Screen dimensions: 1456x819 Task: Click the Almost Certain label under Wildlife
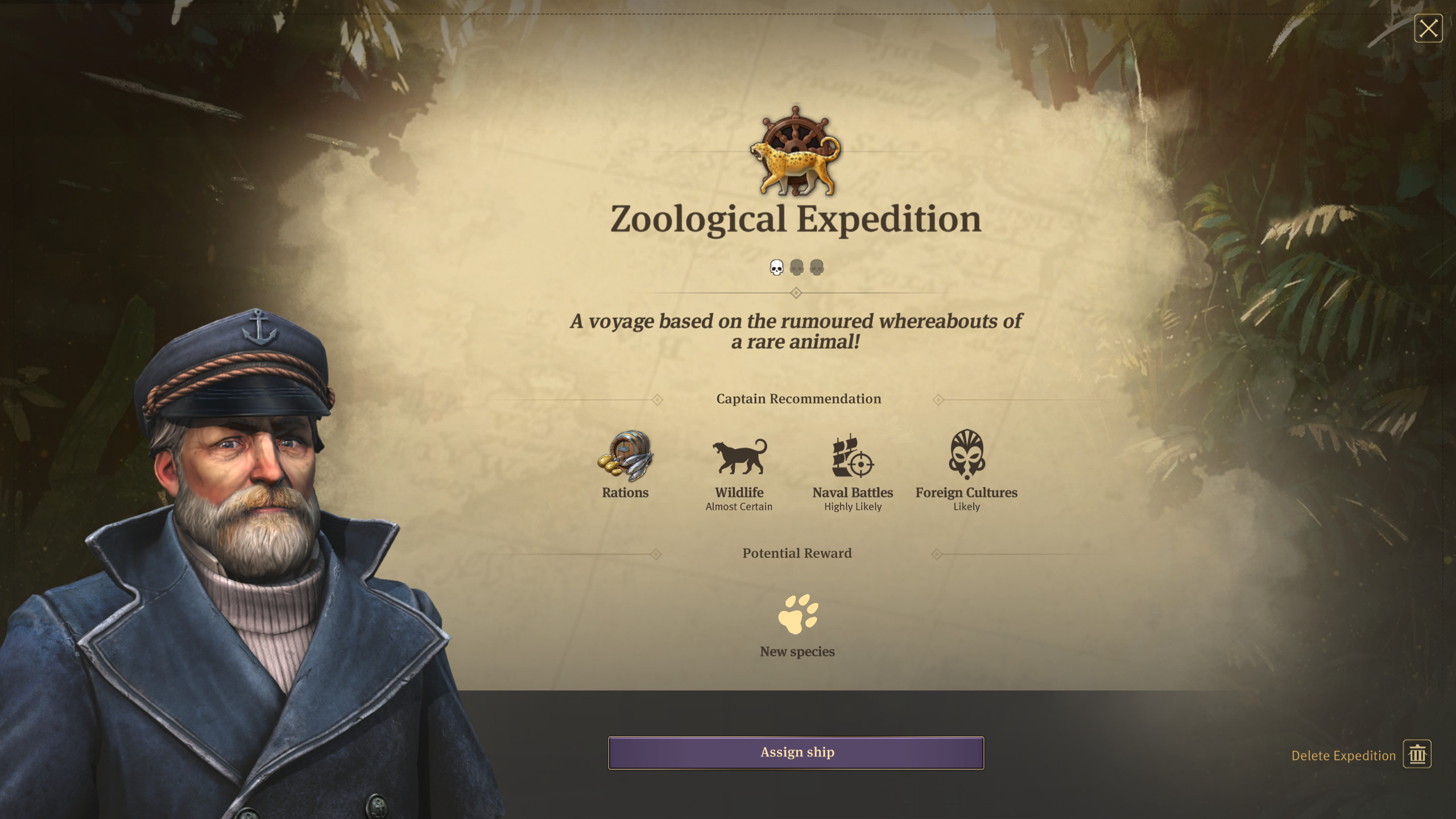[x=739, y=507]
